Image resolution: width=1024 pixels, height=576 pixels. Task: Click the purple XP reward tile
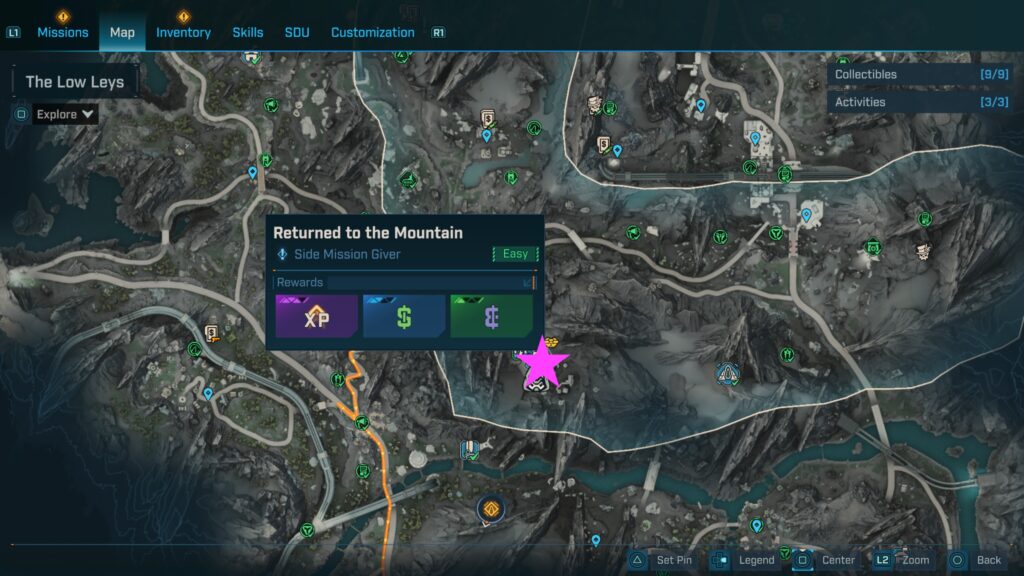click(317, 315)
